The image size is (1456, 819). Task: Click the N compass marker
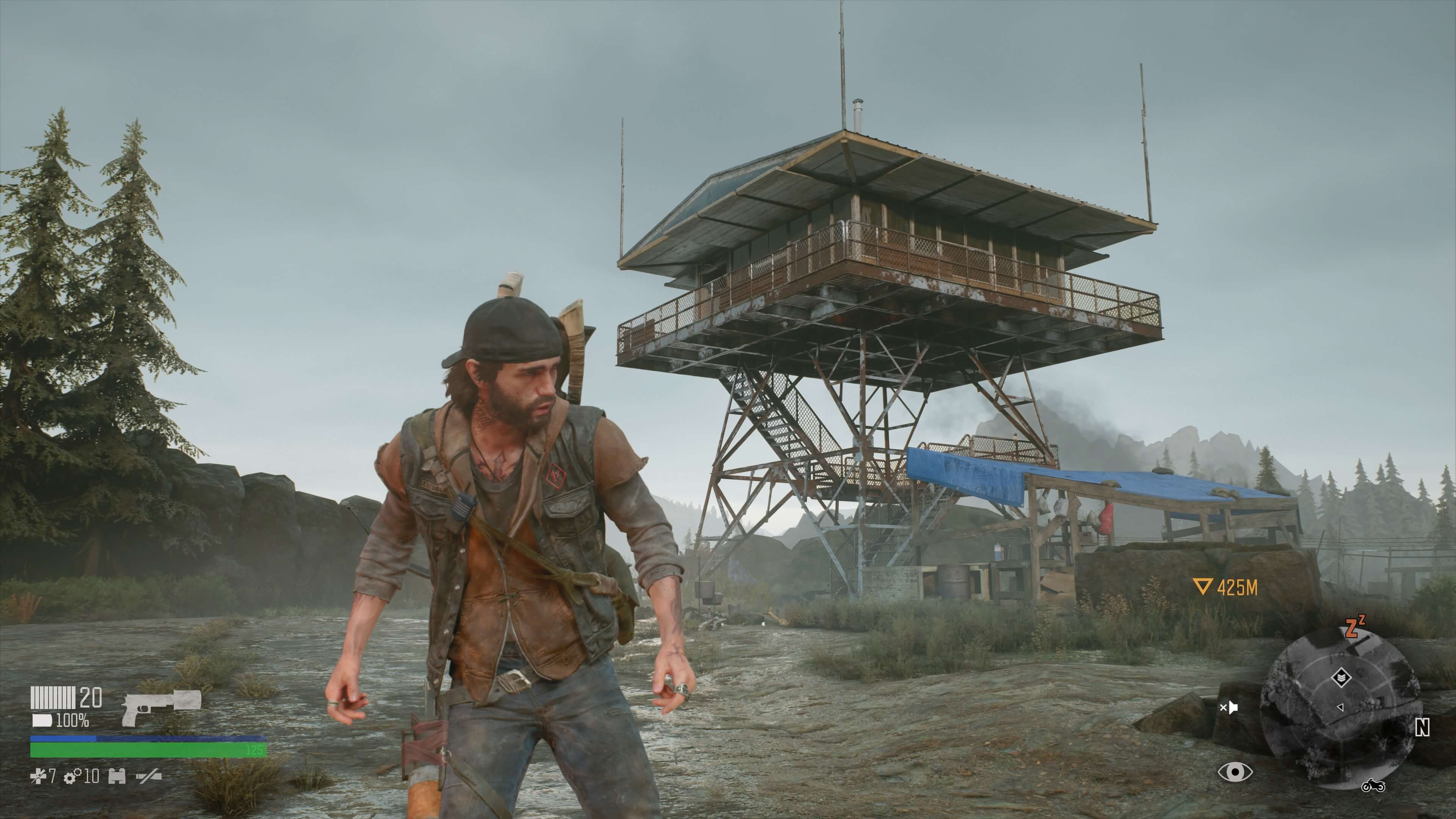click(1422, 728)
